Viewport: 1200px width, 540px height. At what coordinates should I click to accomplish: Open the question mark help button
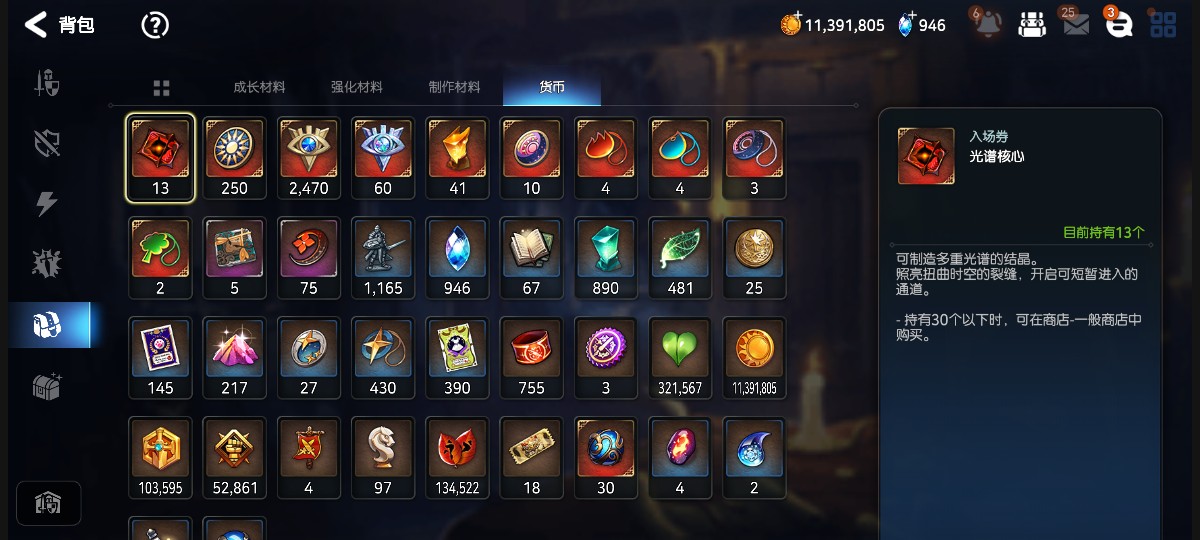(155, 25)
